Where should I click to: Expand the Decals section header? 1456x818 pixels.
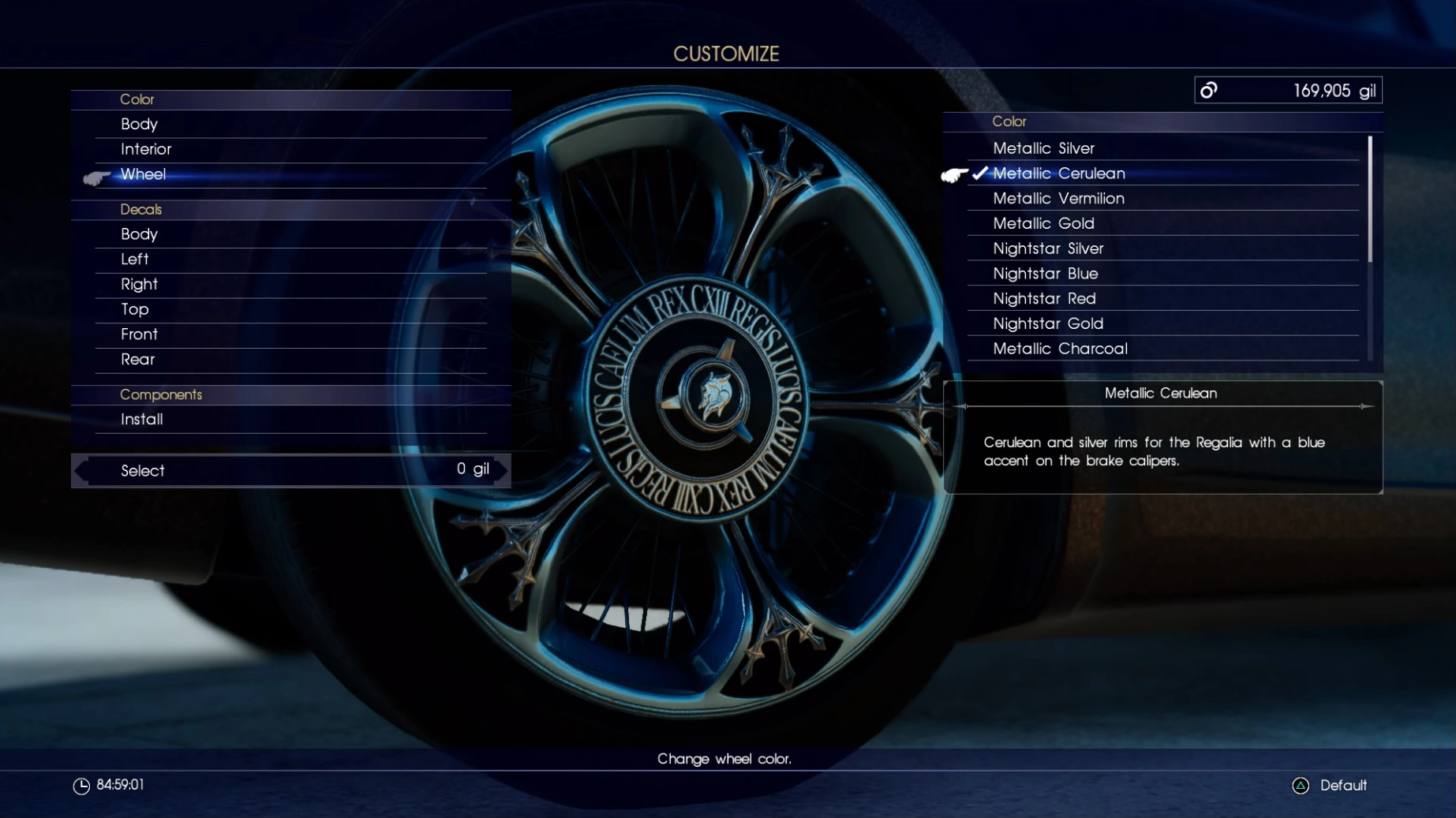(x=141, y=209)
